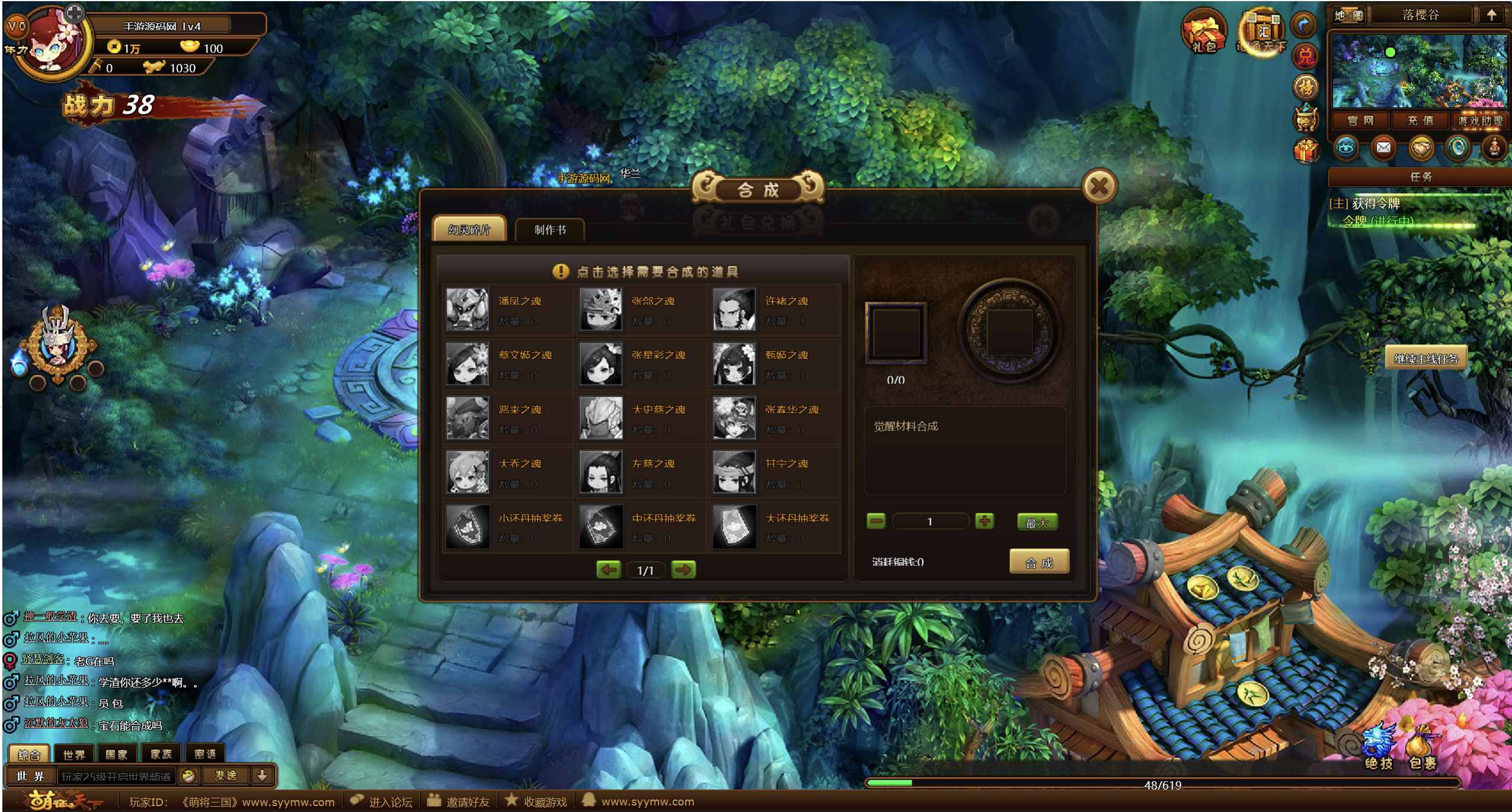Switch chat to the 世界 channel tab
Viewport: 1512px width, 812px height.
pos(73,754)
